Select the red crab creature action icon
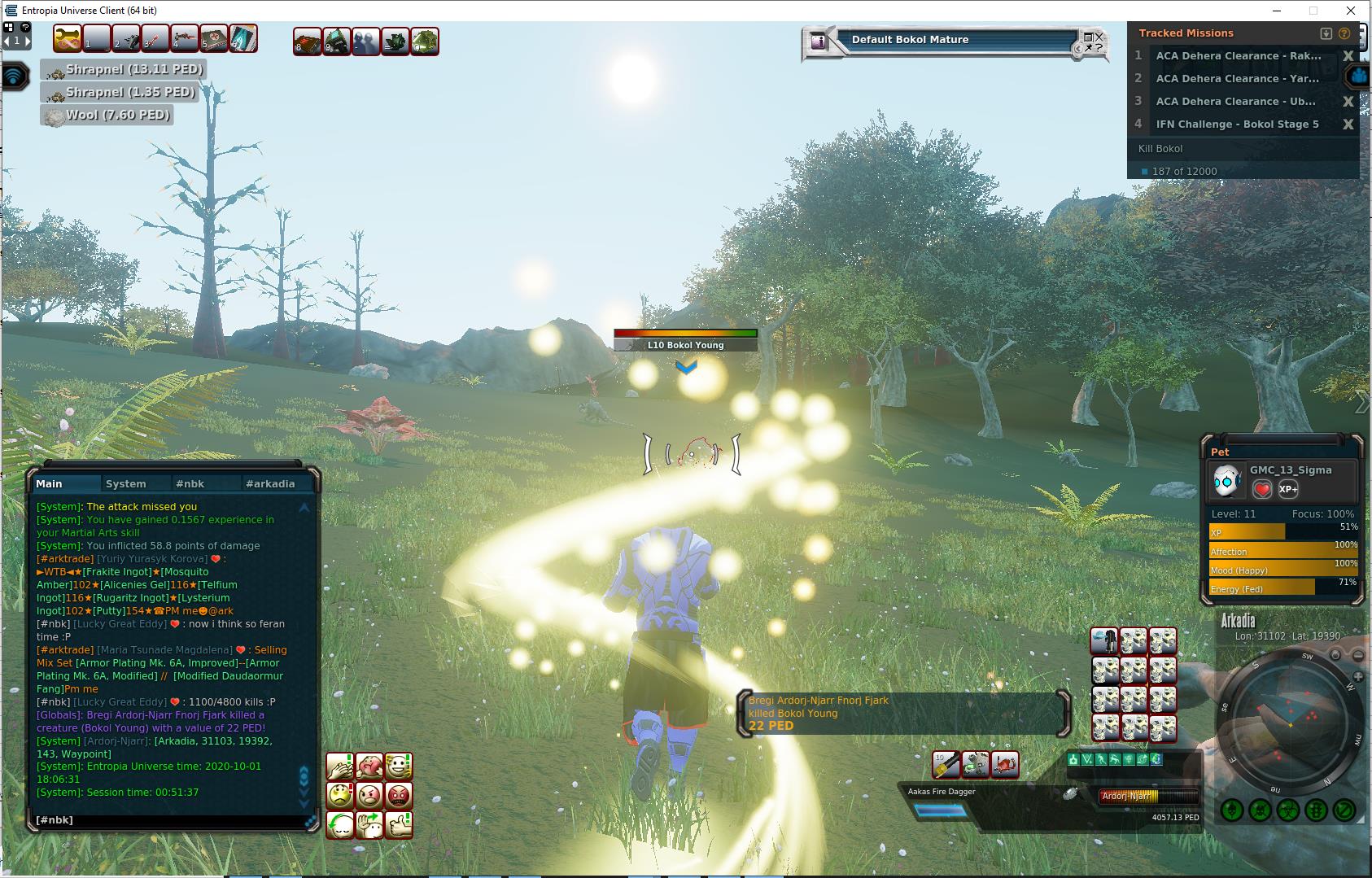Viewport: 1372px width, 878px height. [1004, 765]
